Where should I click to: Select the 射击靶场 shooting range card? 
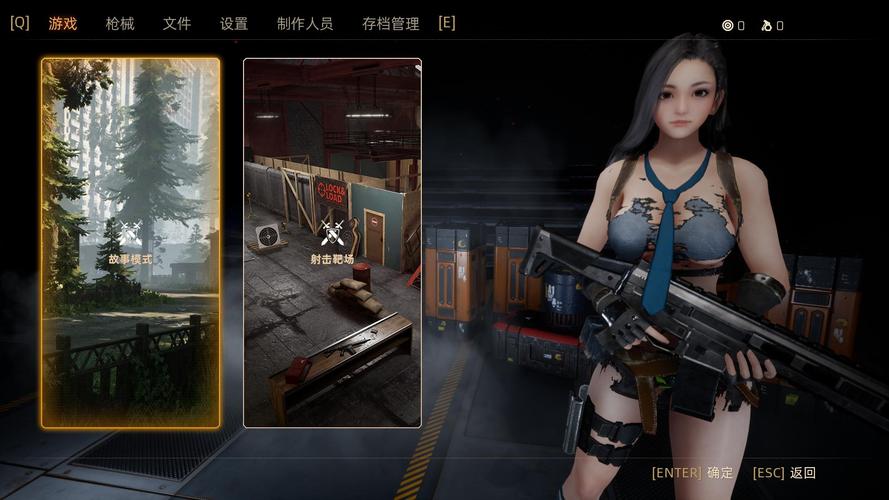tap(332, 243)
